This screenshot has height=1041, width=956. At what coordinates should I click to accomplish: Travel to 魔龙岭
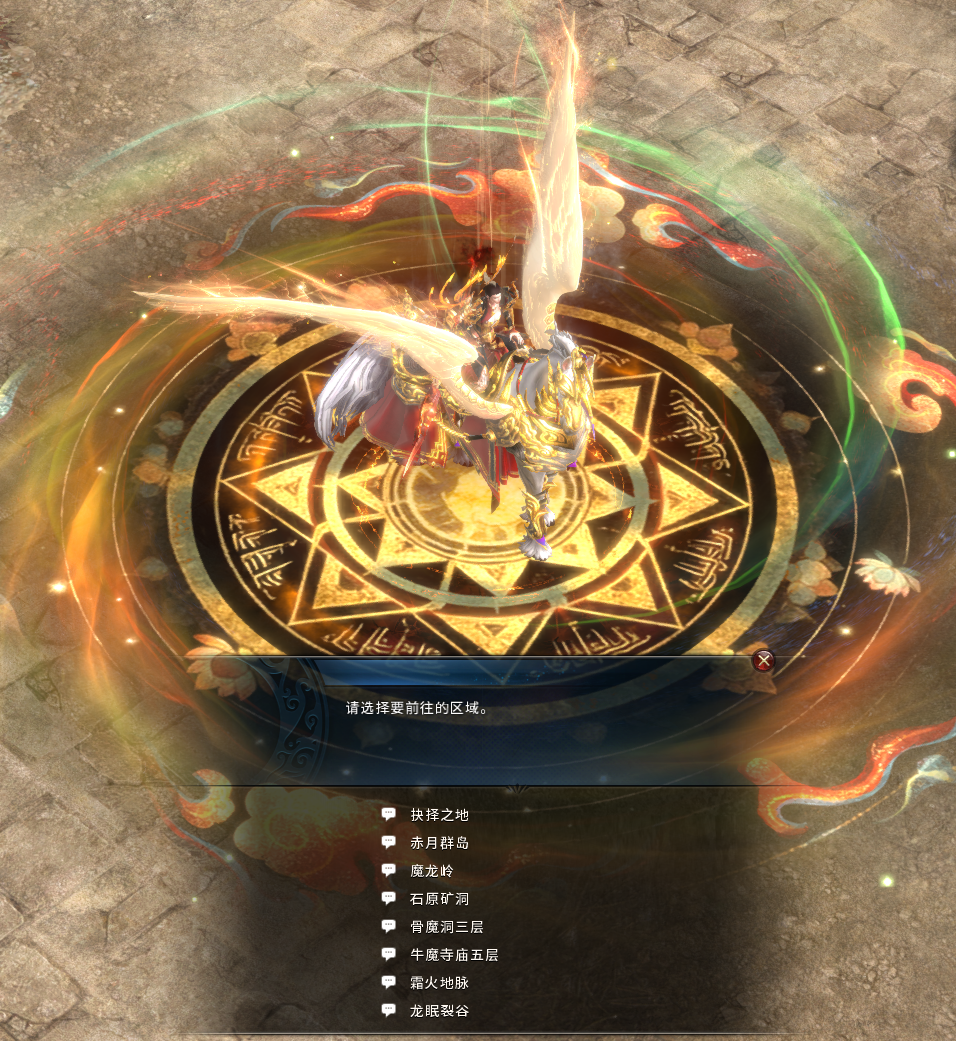[432, 871]
